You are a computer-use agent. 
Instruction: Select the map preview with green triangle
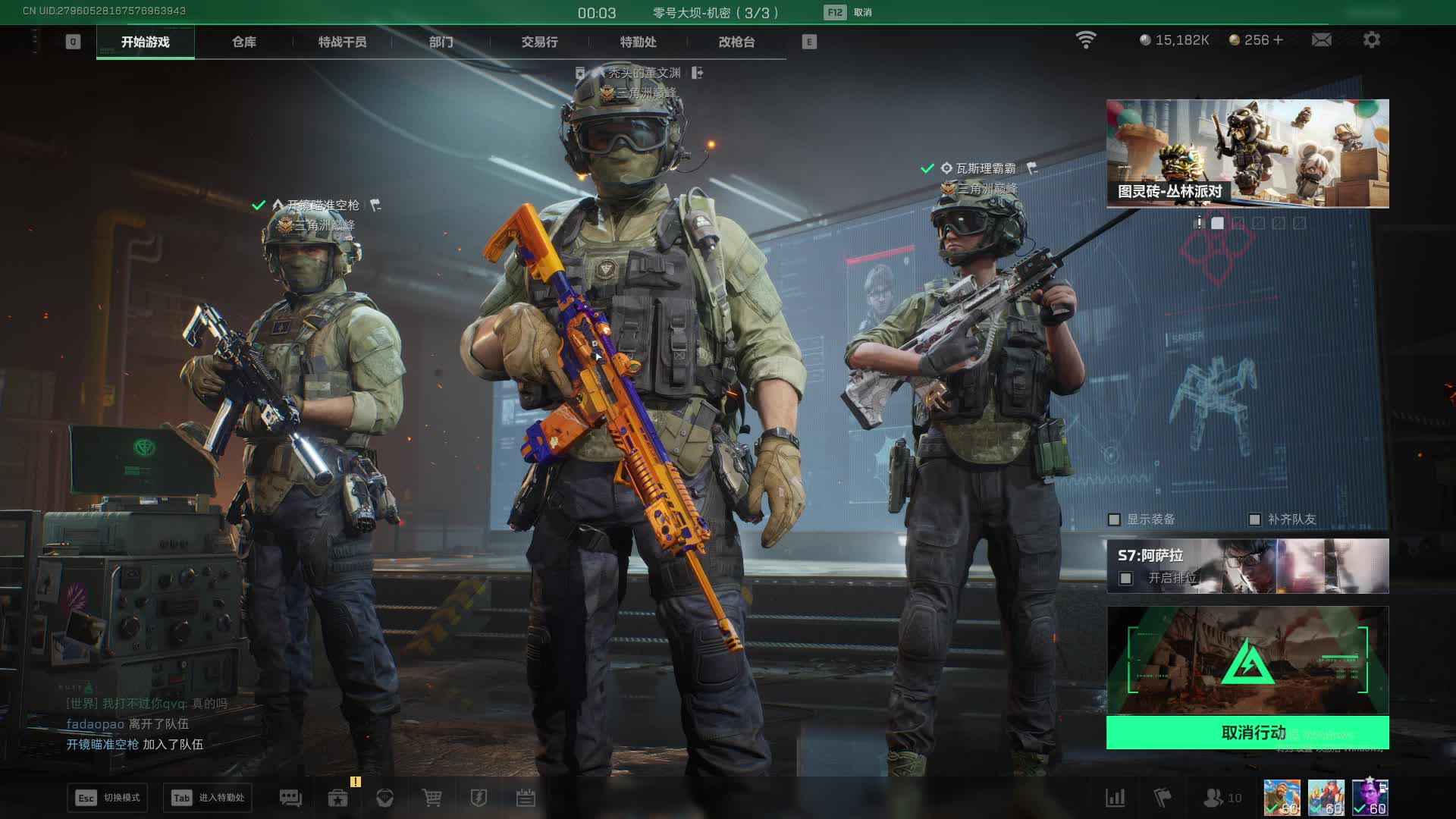click(1247, 661)
